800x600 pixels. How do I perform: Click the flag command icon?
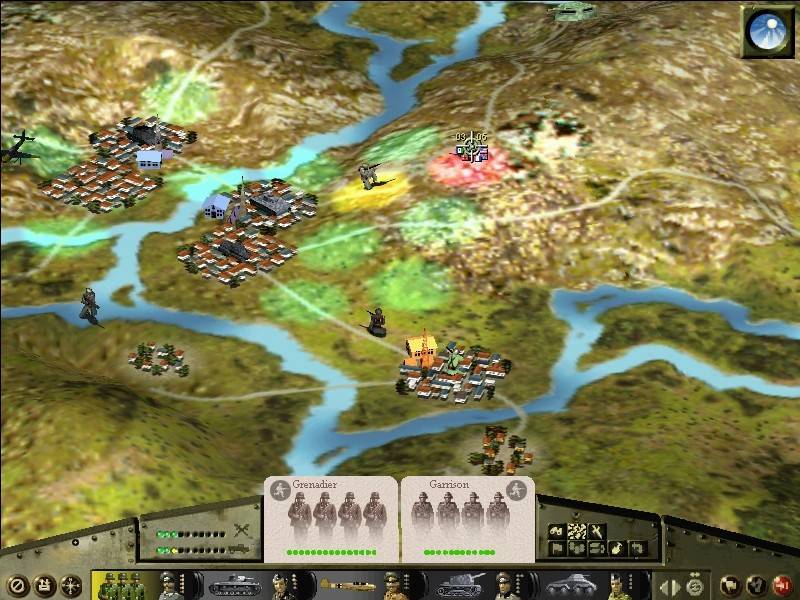point(557,548)
